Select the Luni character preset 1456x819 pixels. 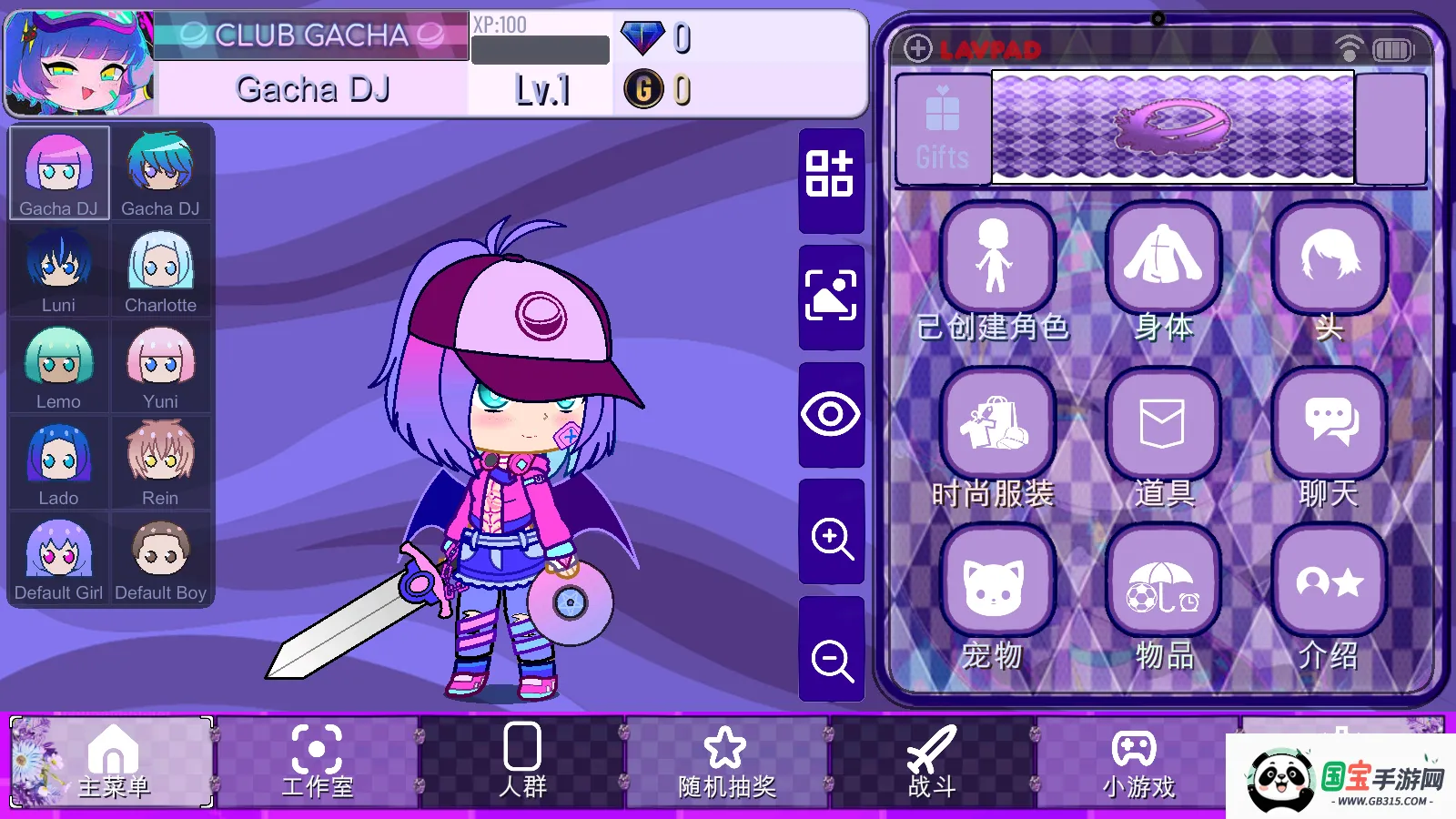[59, 270]
